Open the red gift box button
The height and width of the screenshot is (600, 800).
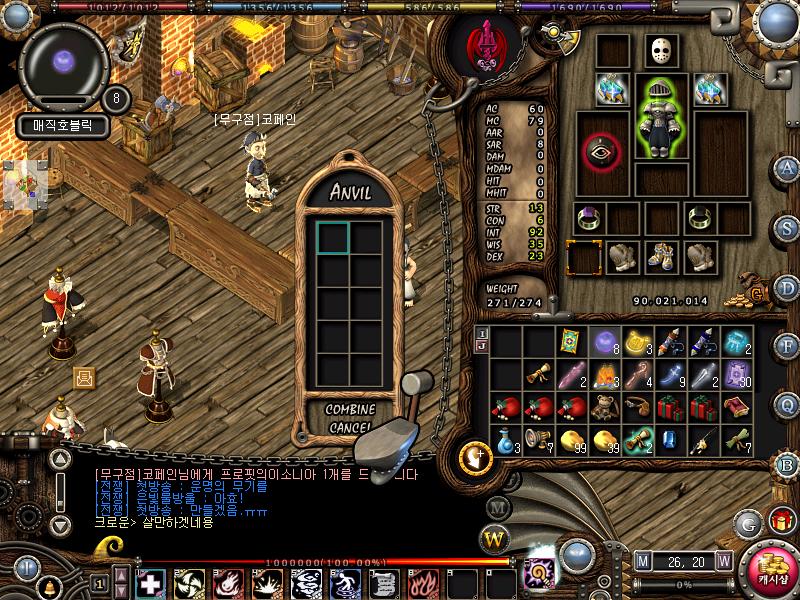point(780,520)
